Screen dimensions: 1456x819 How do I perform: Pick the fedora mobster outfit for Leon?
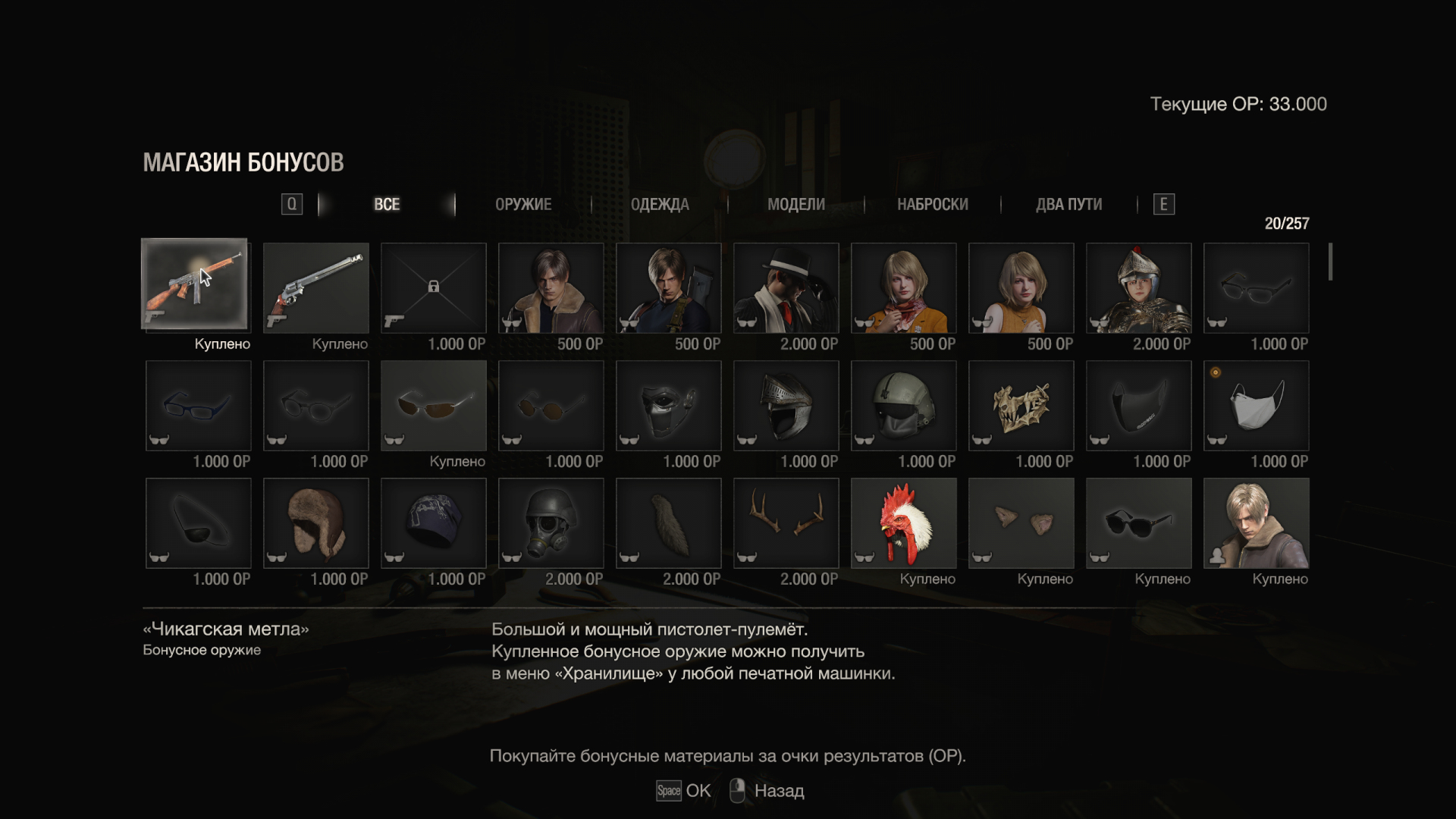786,288
